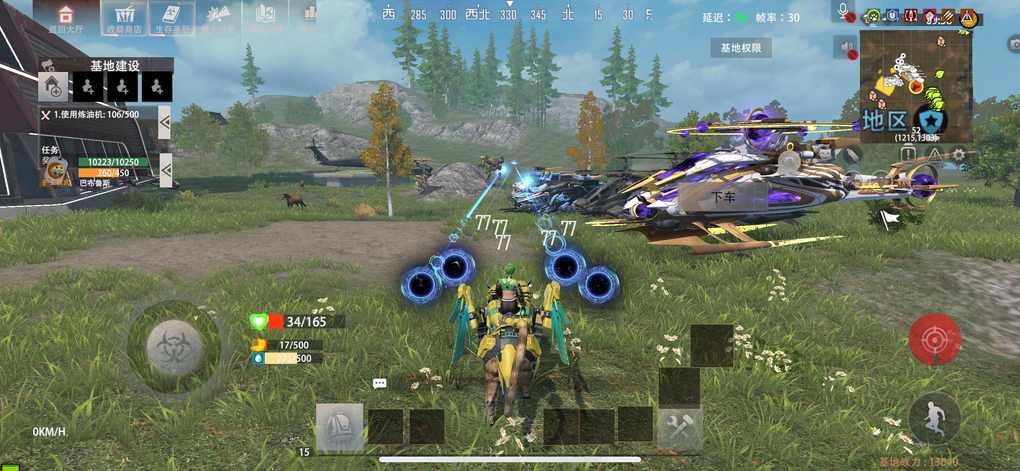Viewport: 1020px width, 471px height.
Task: Tap the exclamation alert icon below minimap
Action: point(934,155)
